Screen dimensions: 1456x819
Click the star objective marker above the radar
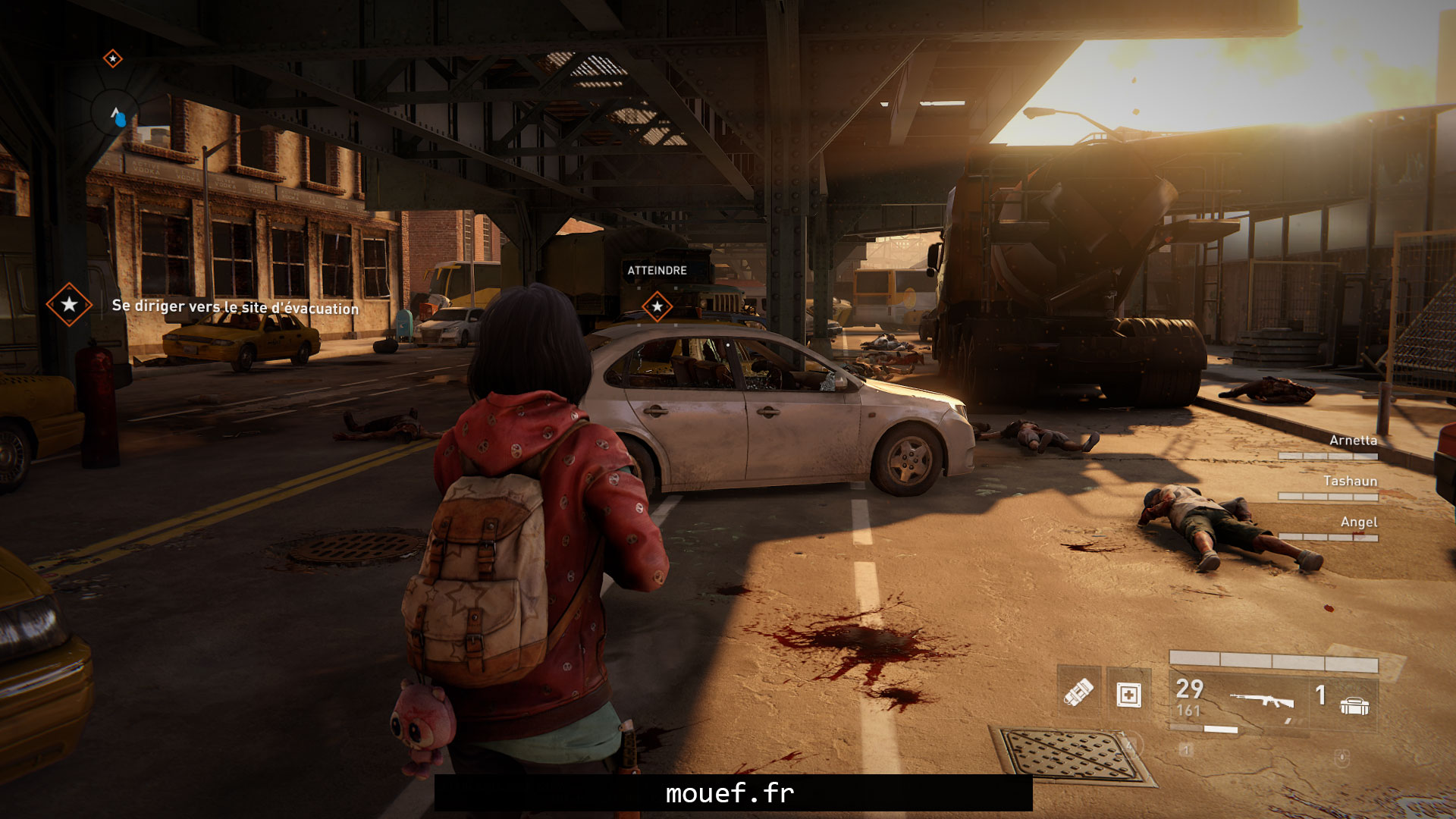pos(113,58)
